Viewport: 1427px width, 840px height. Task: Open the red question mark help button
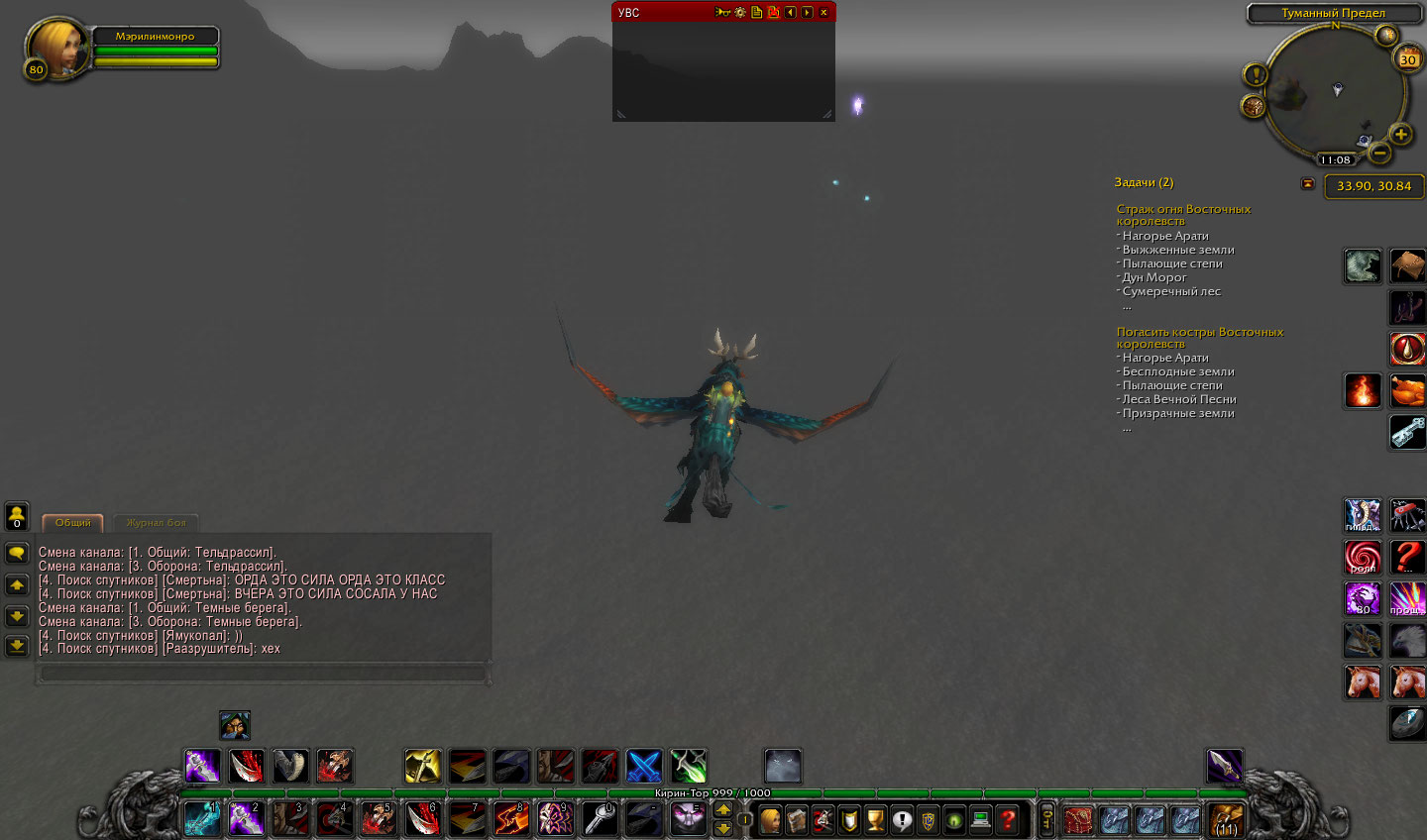tap(1008, 820)
